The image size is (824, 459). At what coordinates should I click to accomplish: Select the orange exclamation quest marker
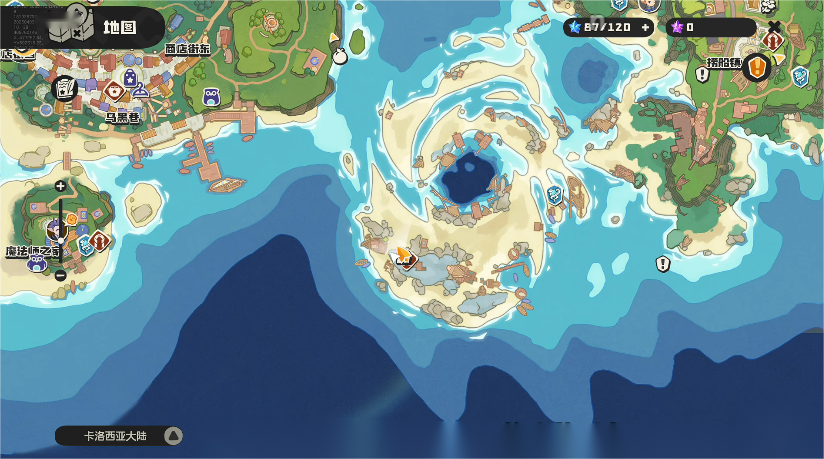tap(757, 68)
